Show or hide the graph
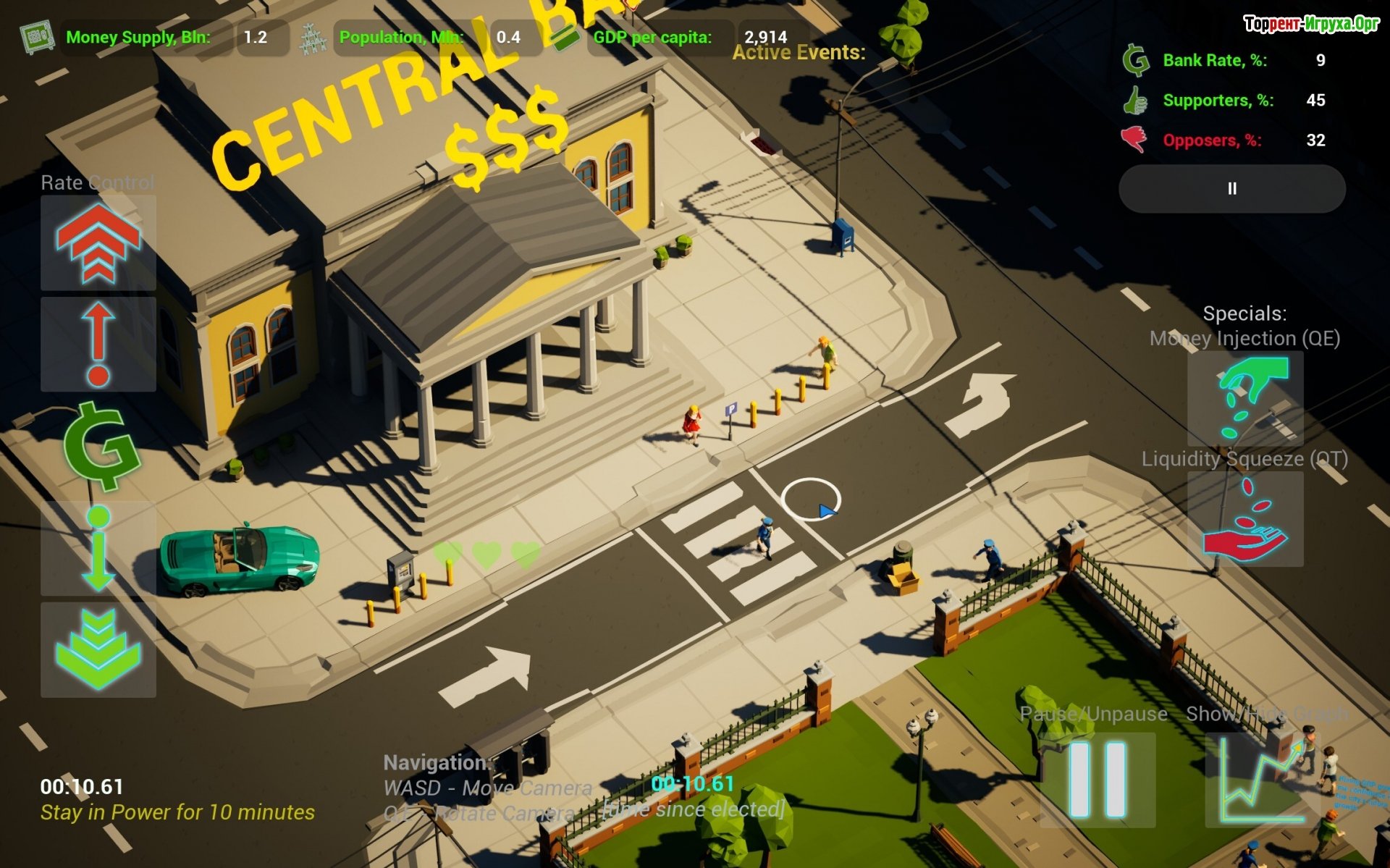Screen dimensions: 1390x868 [1262, 779]
